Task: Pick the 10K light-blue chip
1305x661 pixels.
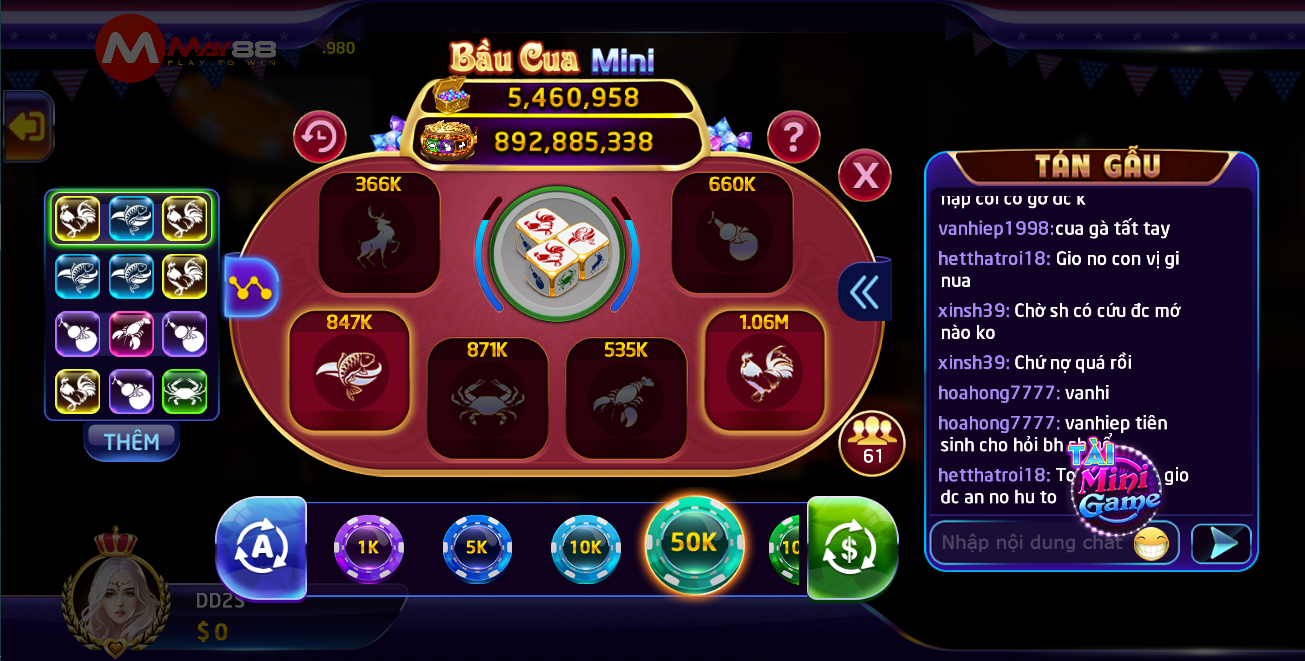Action: coord(585,547)
